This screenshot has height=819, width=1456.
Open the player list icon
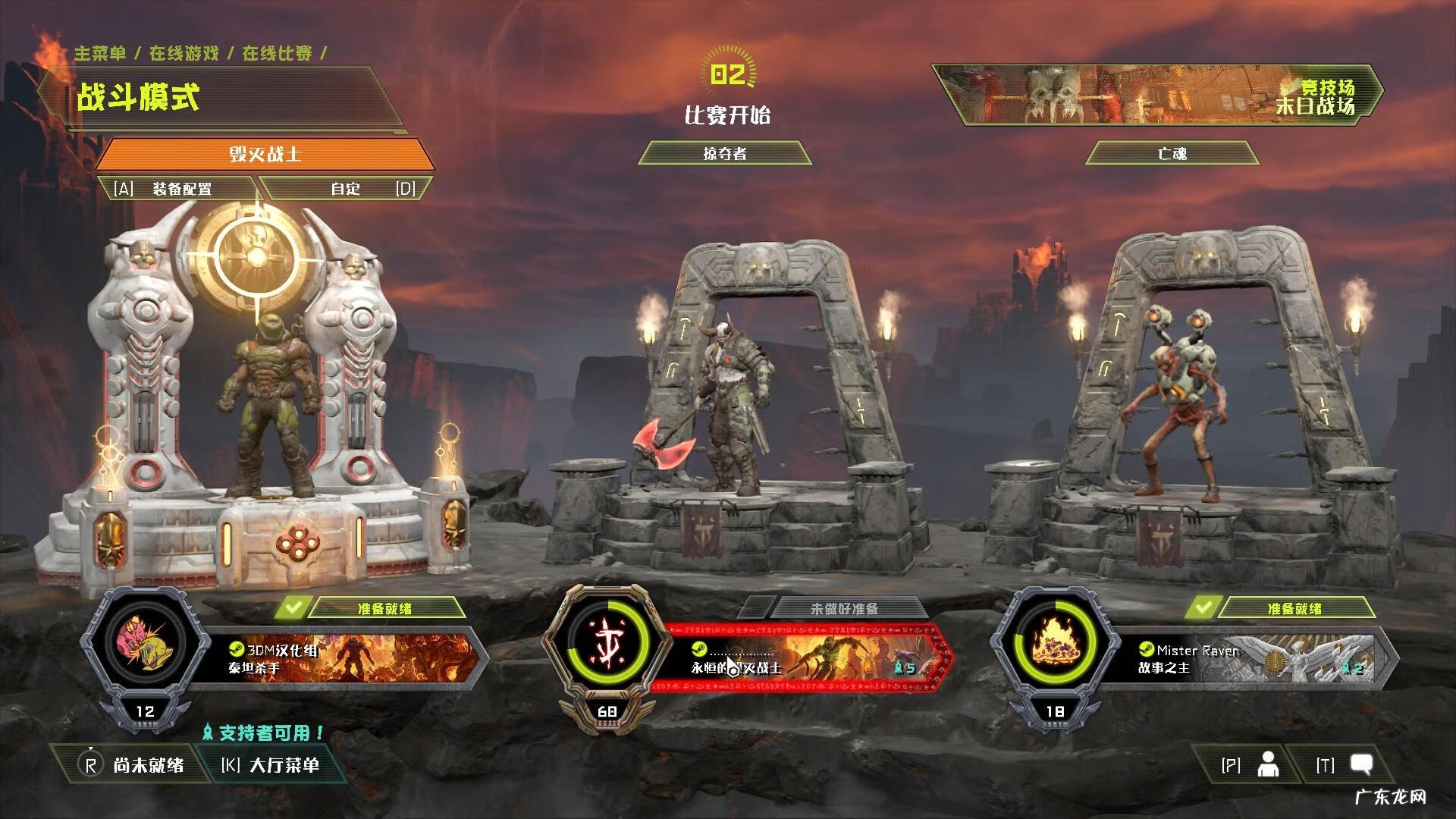coord(1268,765)
